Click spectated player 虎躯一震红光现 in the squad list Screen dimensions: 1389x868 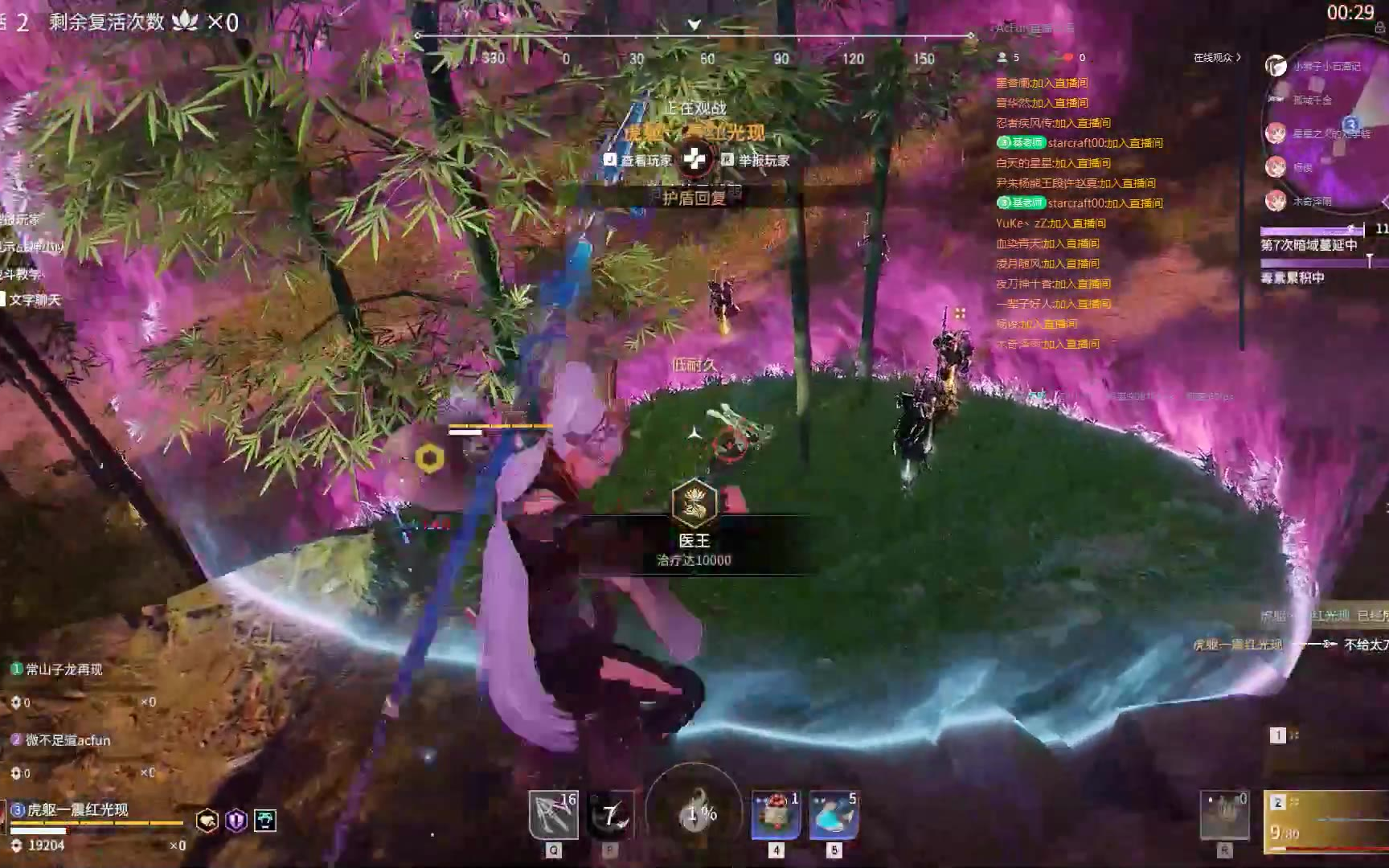76,809
